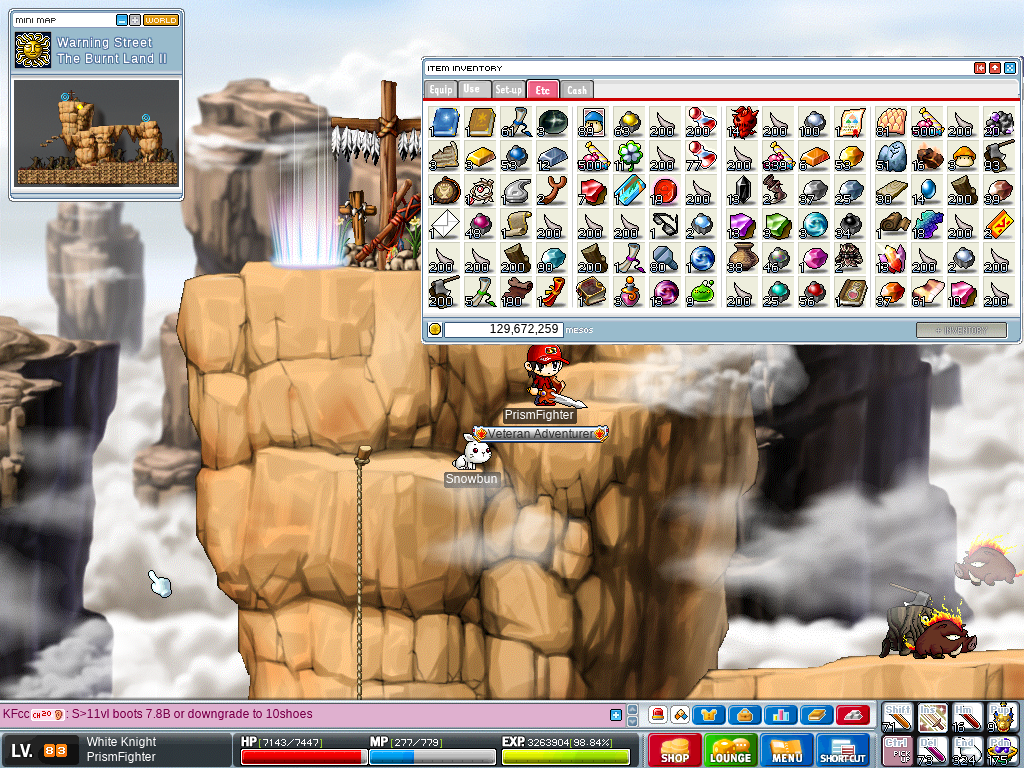
Task: Open the Use inventory tab
Action: click(473, 90)
